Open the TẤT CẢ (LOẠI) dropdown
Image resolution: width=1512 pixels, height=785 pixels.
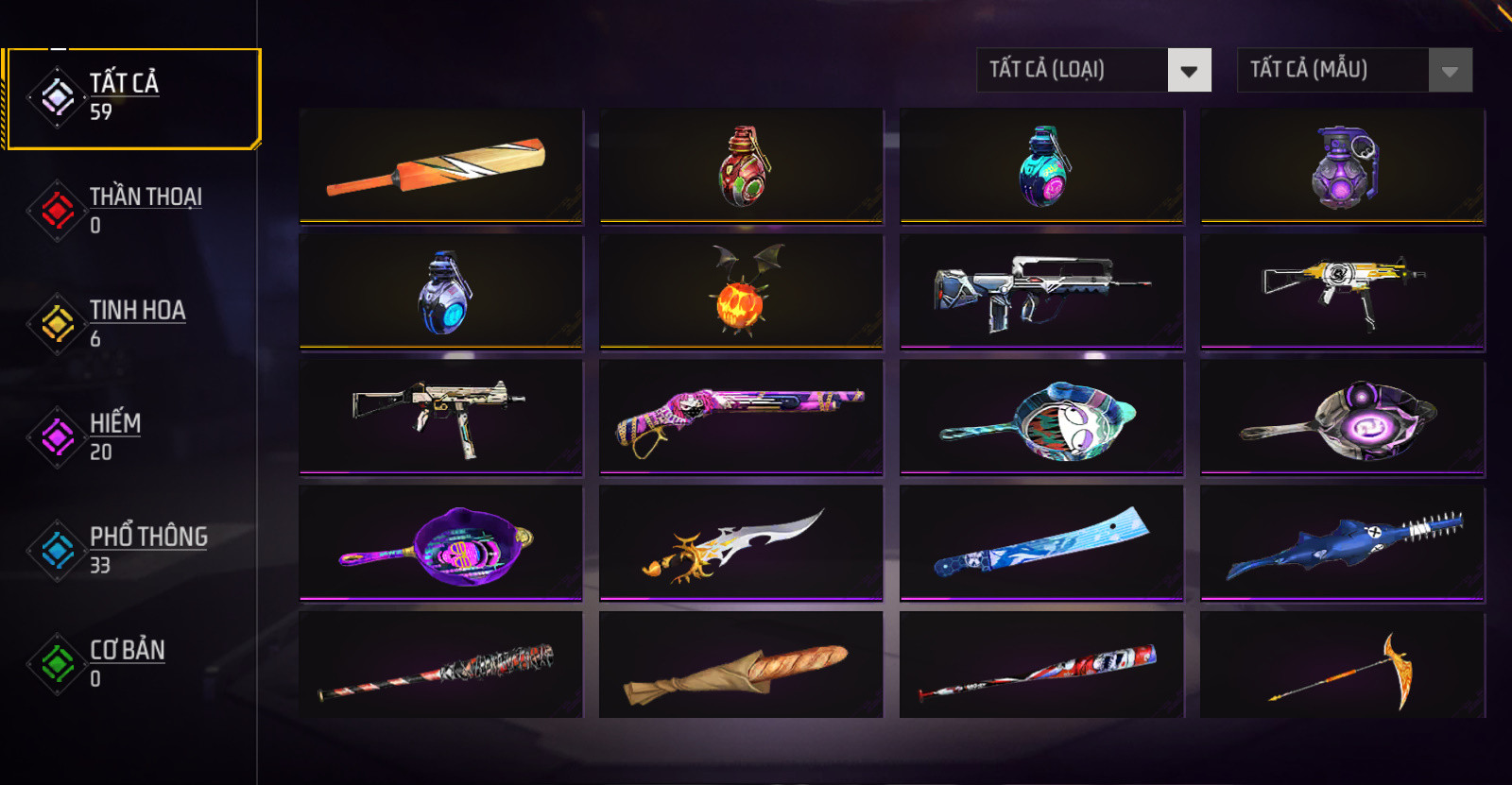pyautogui.click(x=1093, y=70)
